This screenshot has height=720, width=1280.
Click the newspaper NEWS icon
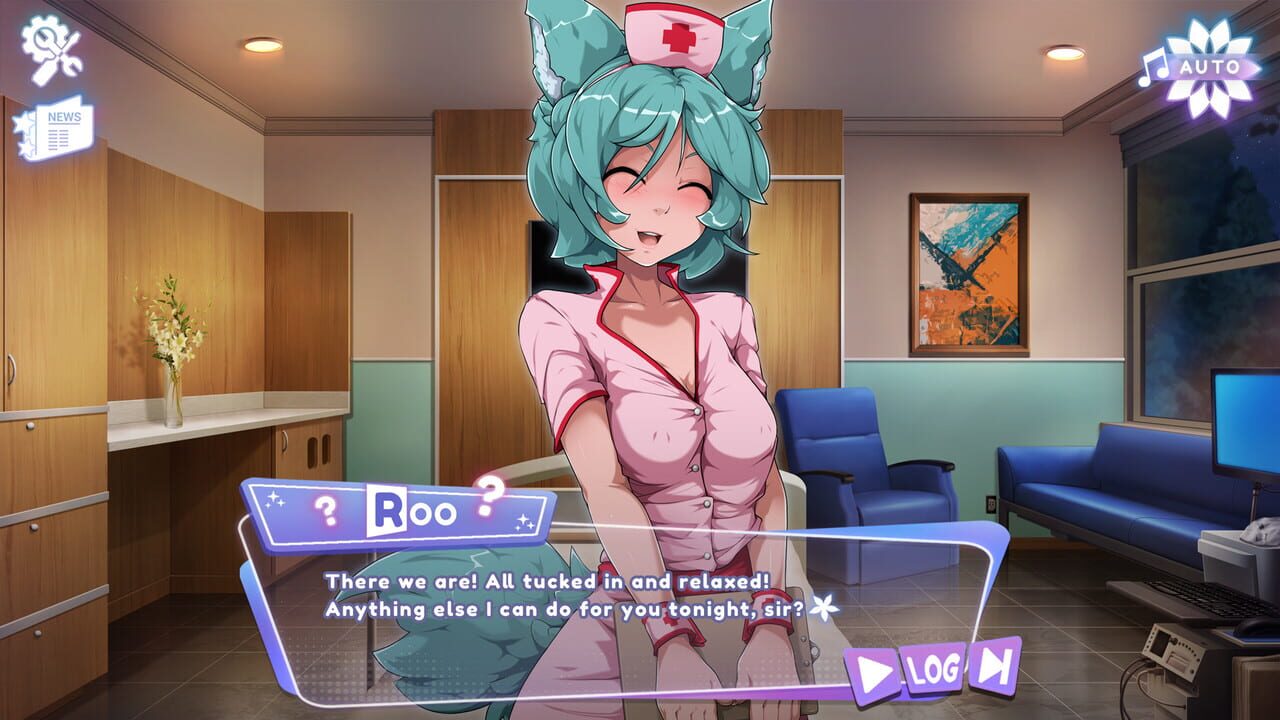60,127
